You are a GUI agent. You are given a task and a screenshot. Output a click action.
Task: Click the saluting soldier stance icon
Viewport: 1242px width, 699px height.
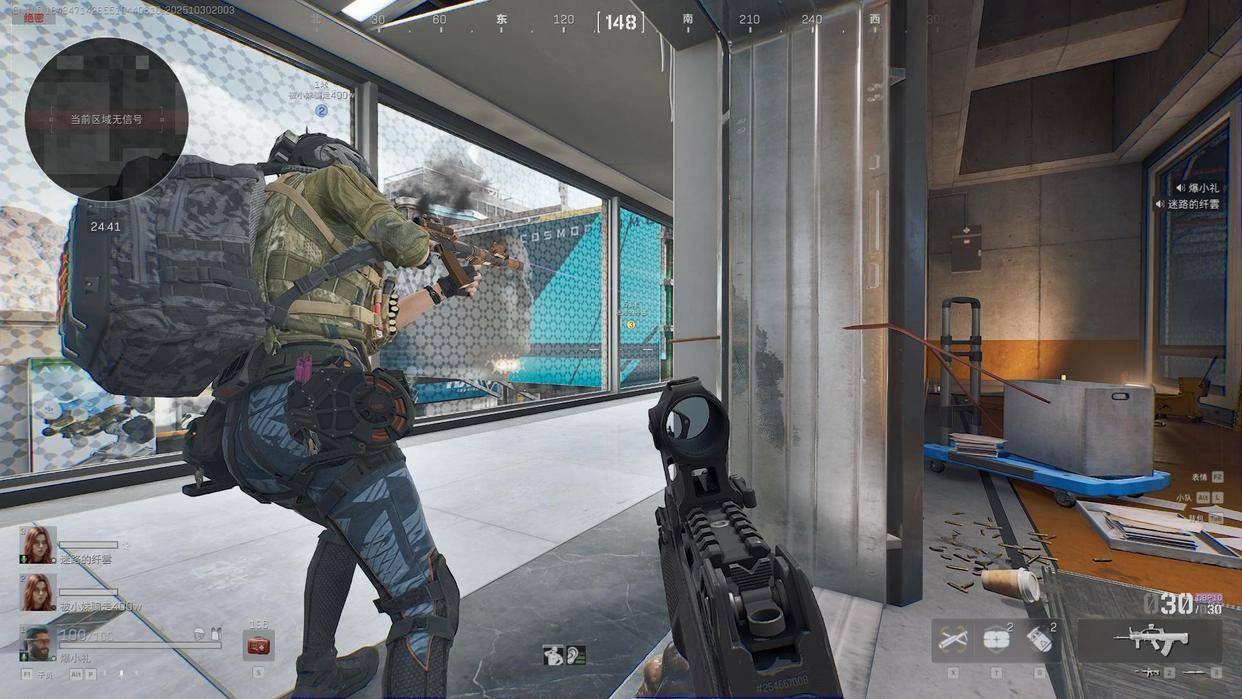pyautogui.click(x=552, y=655)
